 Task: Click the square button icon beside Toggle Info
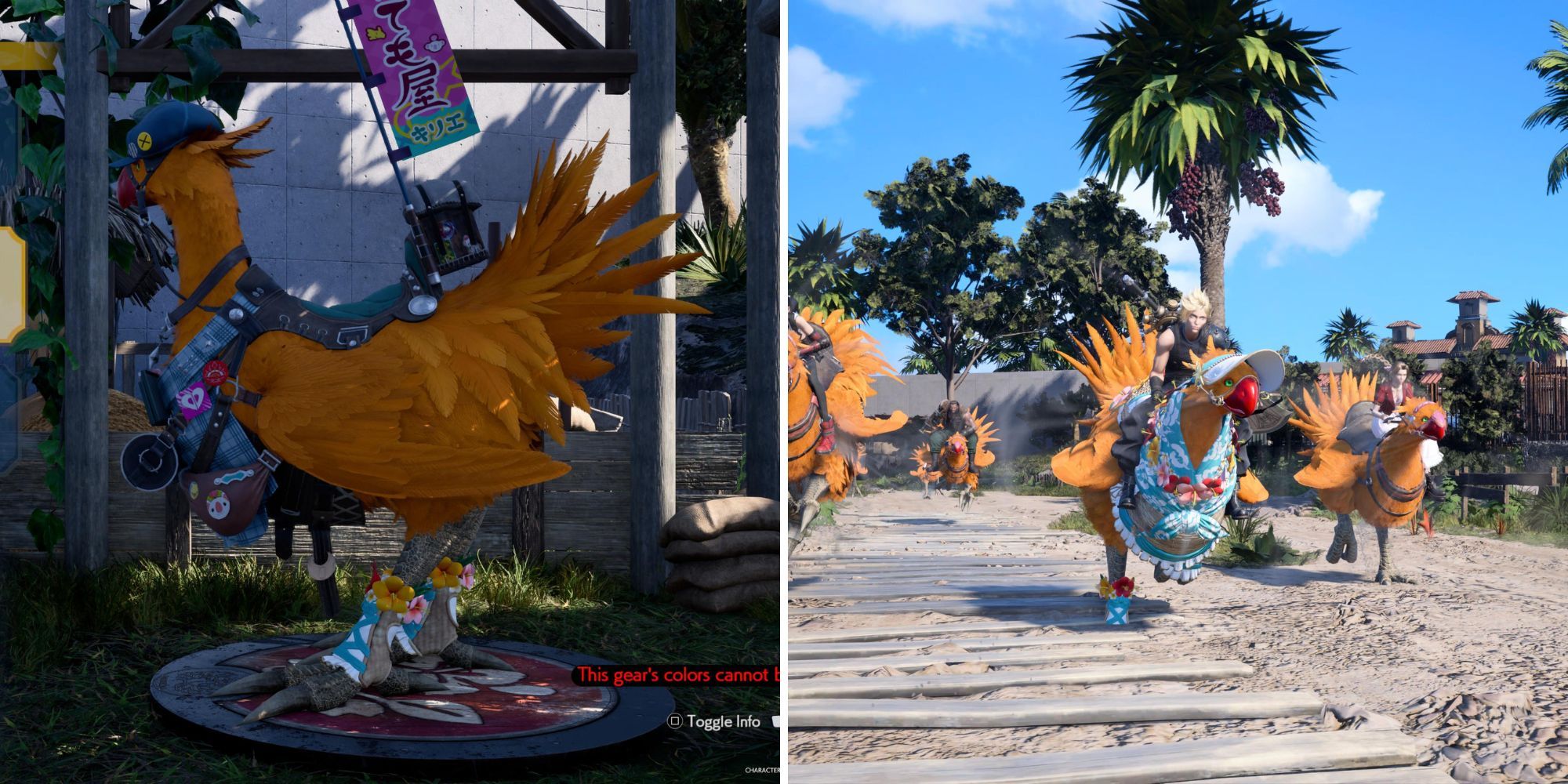676,722
